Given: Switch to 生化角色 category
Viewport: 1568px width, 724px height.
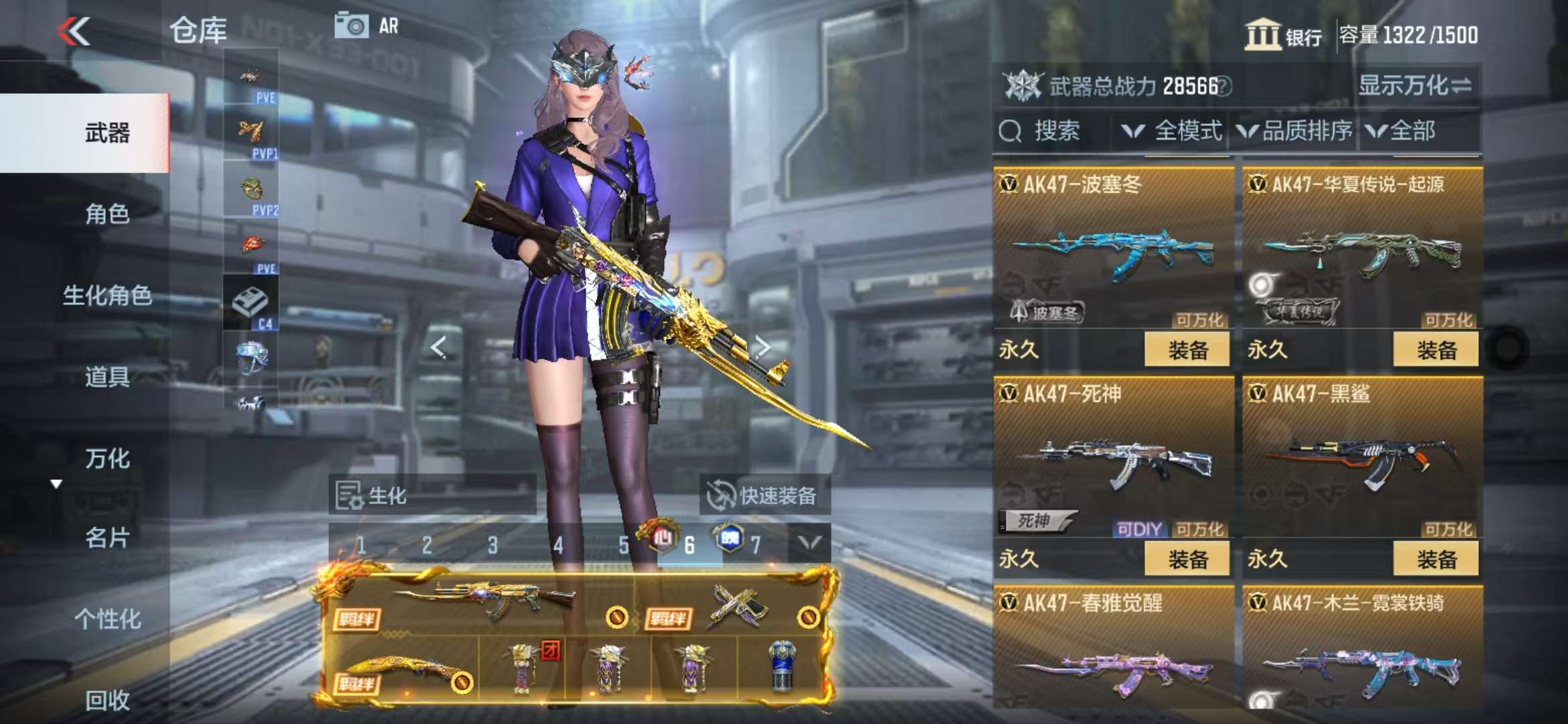Looking at the screenshot, I should pyautogui.click(x=107, y=295).
